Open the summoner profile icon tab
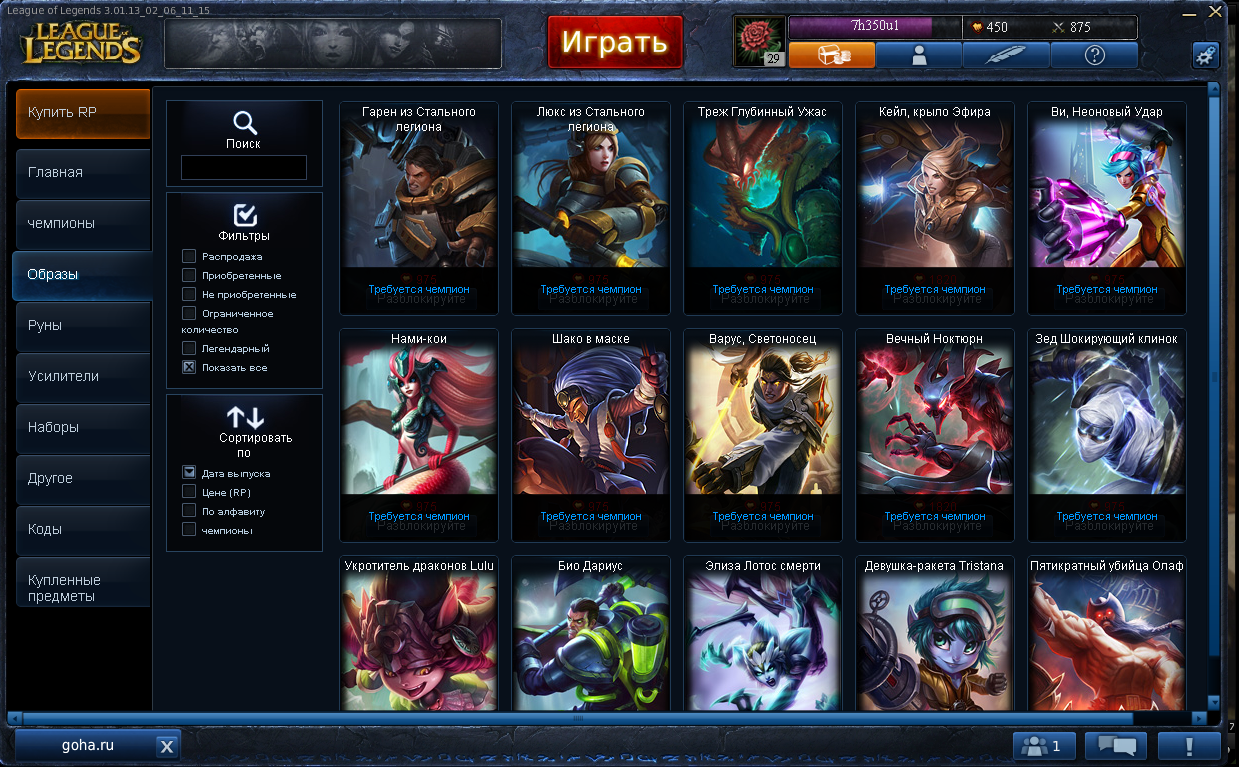The height and width of the screenshot is (767, 1239). point(919,55)
